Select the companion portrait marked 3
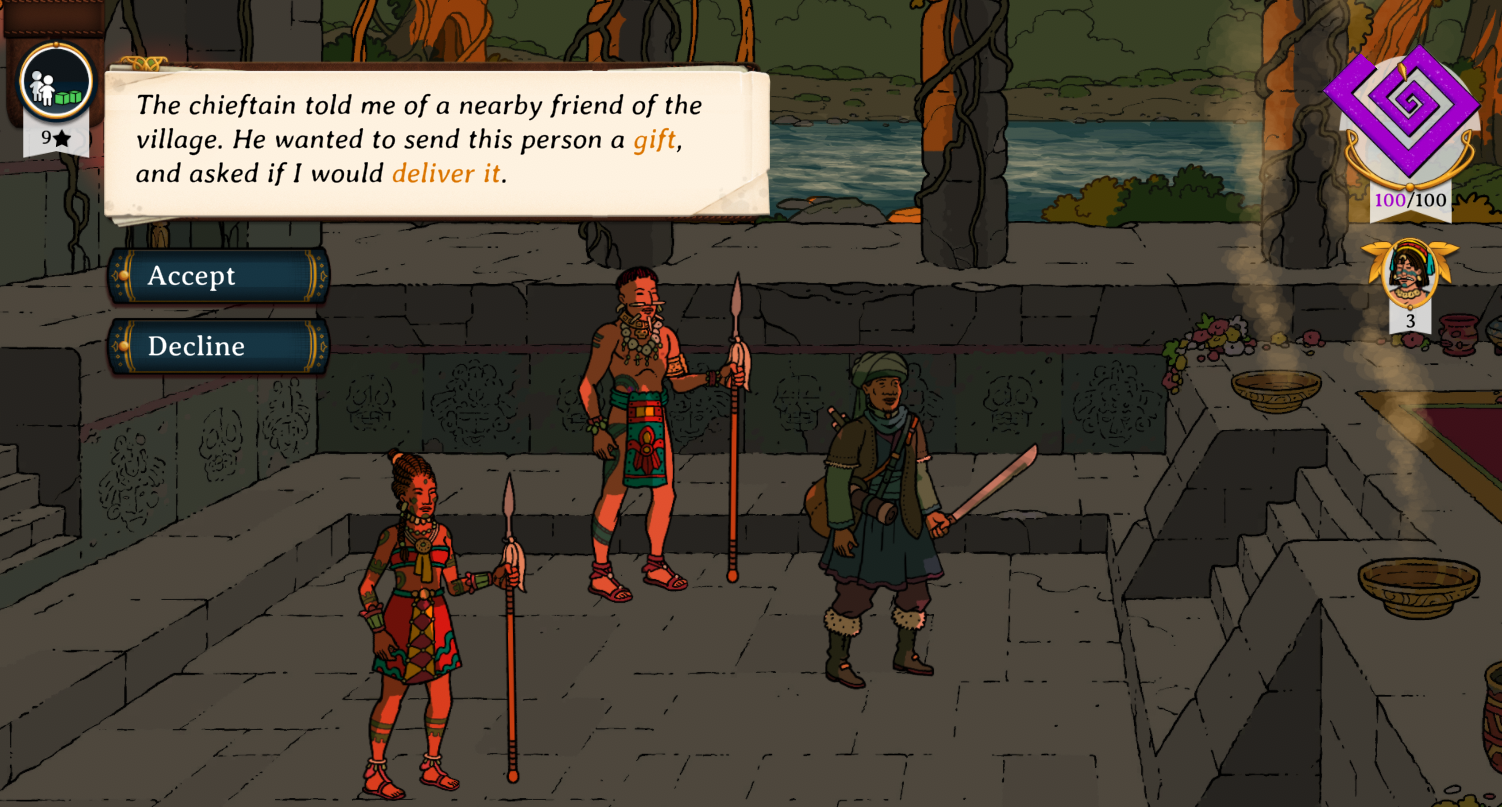1502x807 pixels. (1410, 273)
